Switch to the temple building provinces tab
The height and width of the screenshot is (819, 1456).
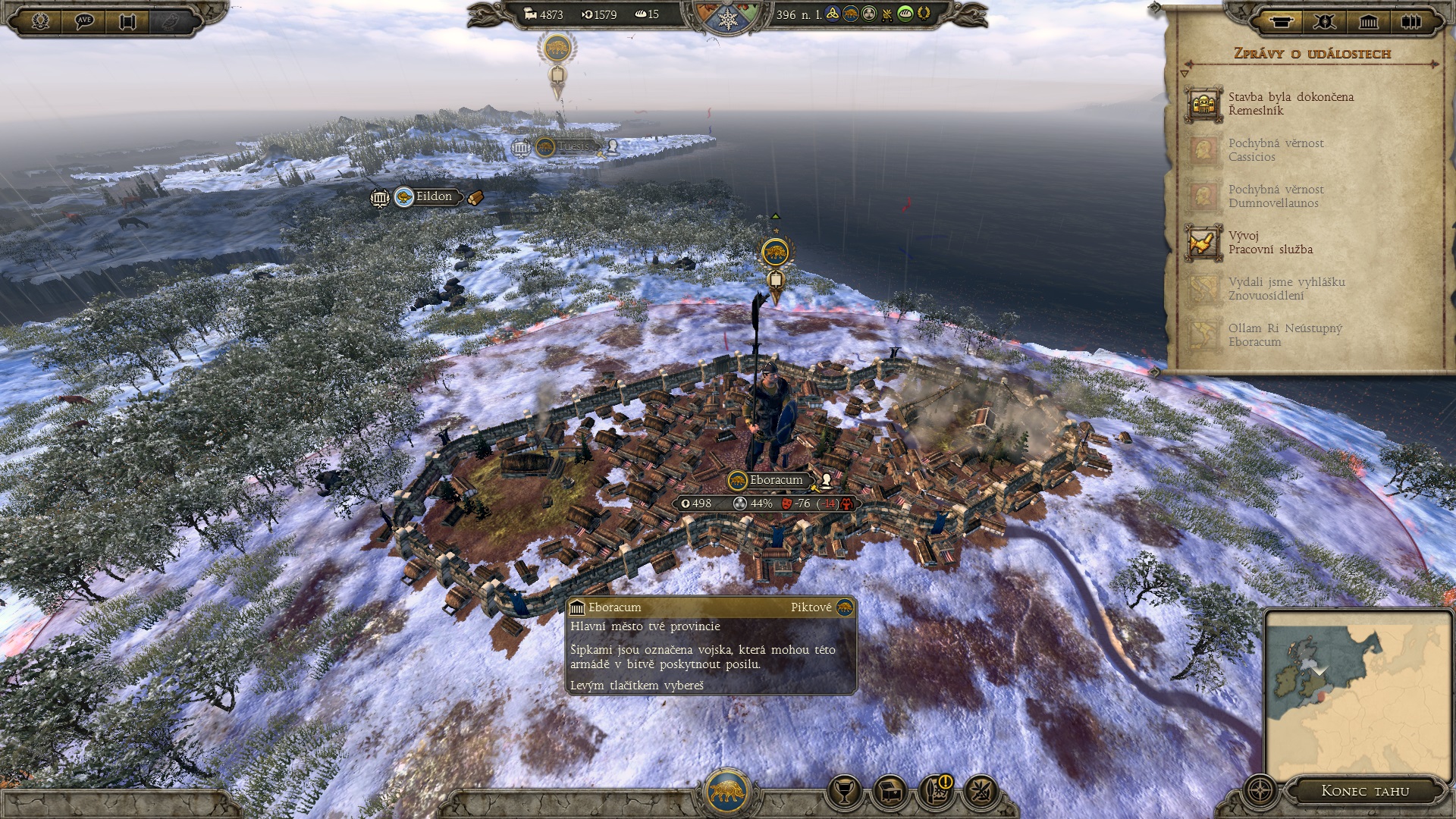pyautogui.click(x=1368, y=21)
